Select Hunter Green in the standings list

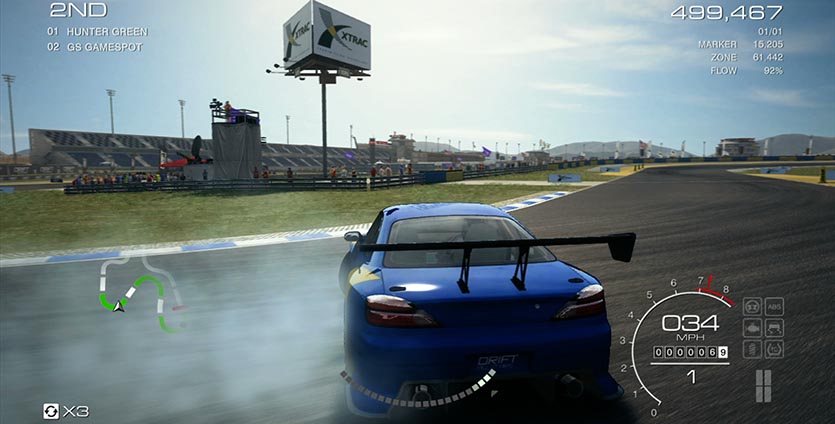pyautogui.click(x=107, y=32)
